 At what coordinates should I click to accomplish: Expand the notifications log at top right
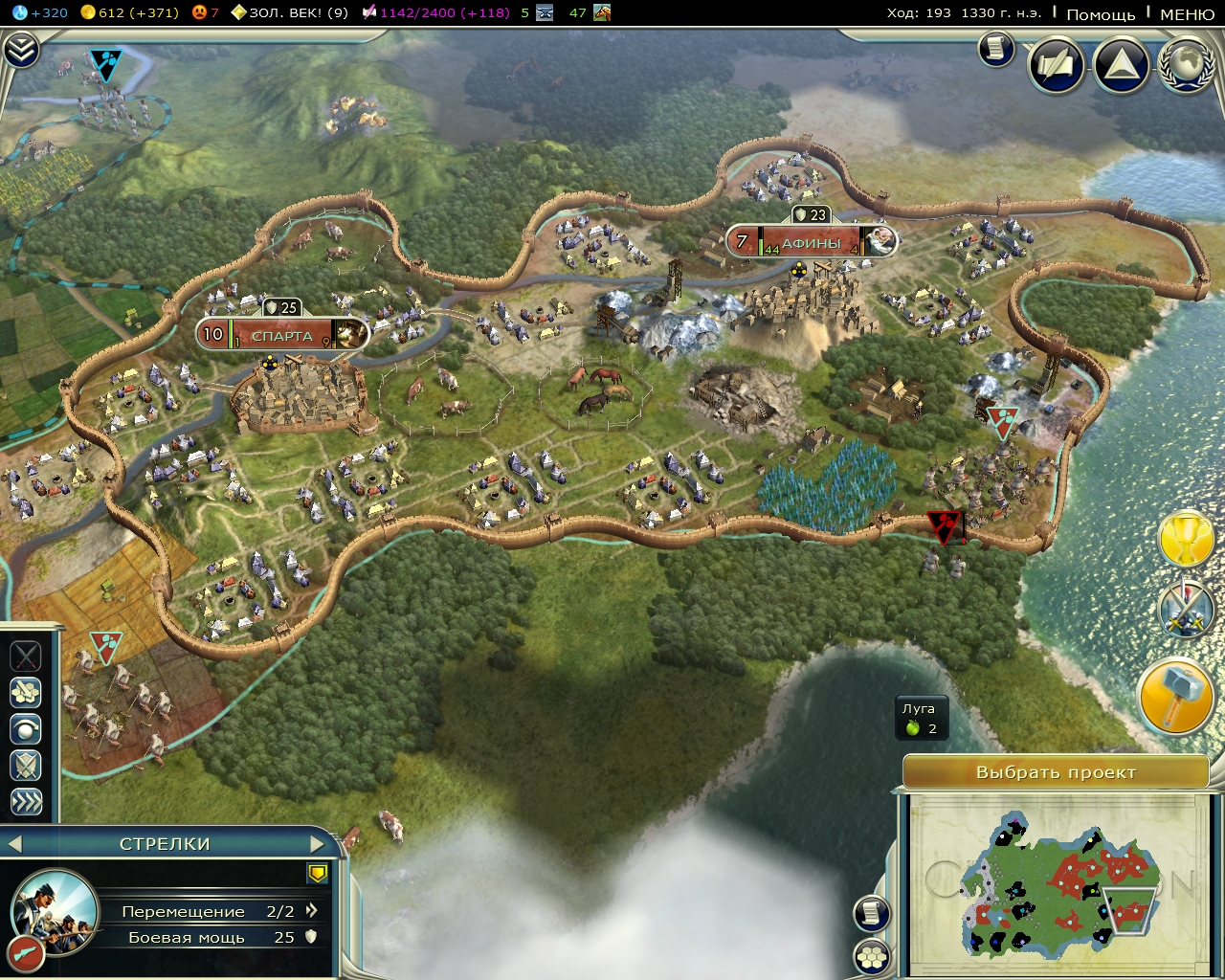(995, 50)
